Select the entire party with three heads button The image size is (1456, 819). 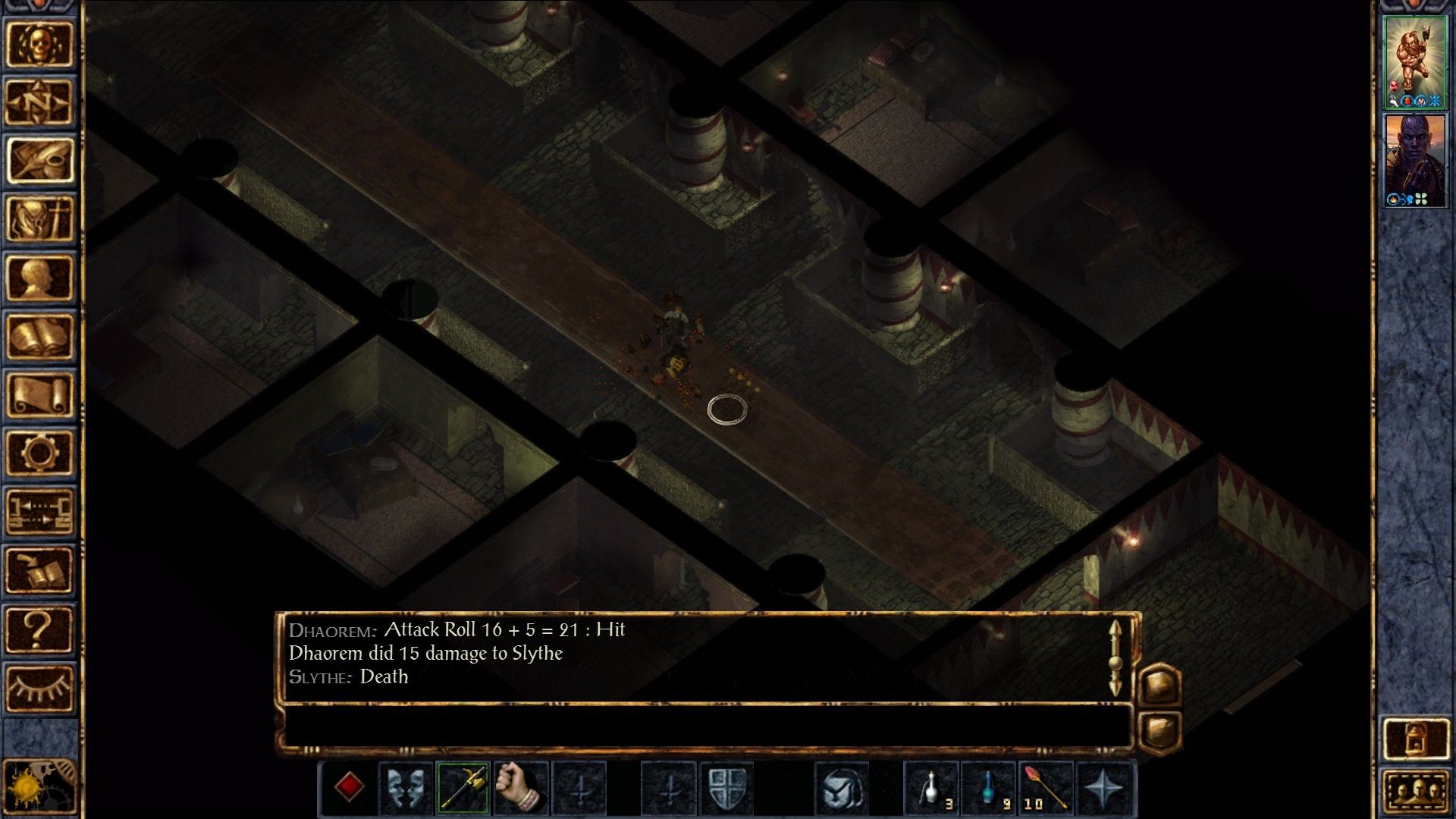coord(1416,792)
